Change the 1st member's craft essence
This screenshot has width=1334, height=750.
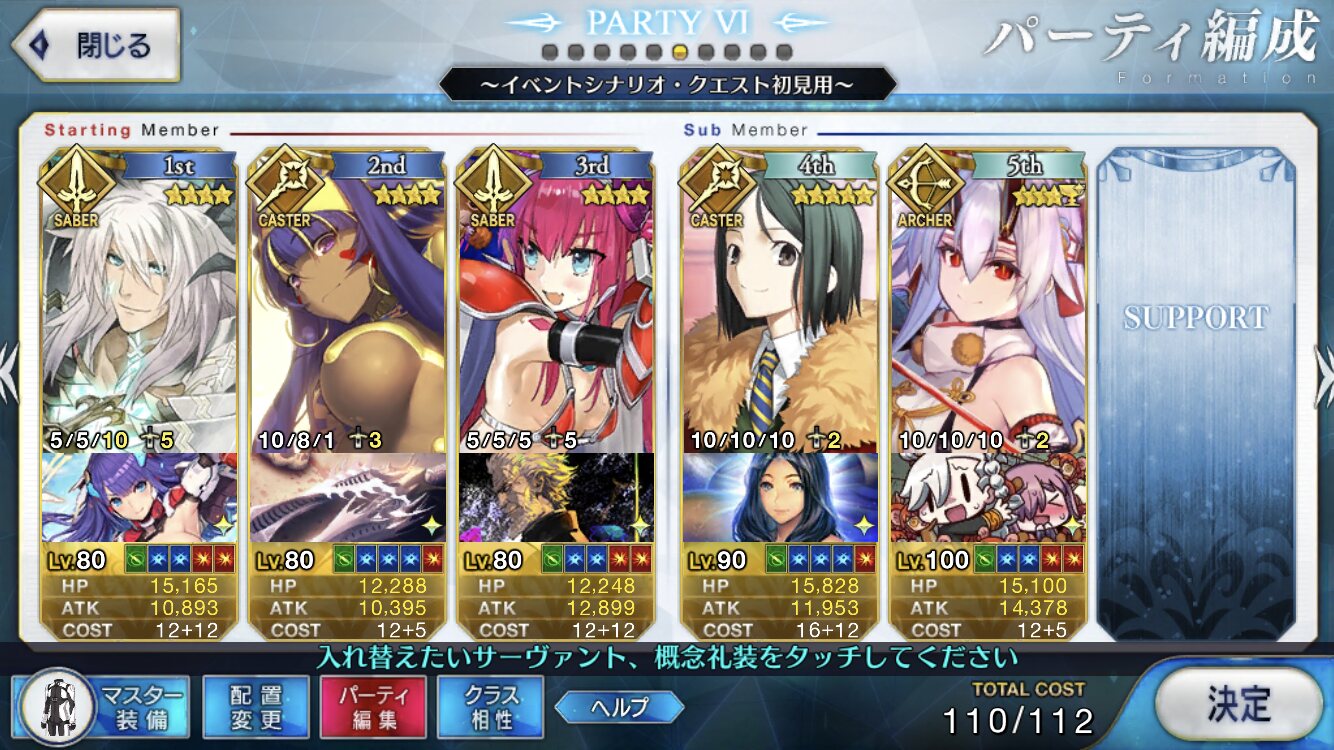(140, 497)
